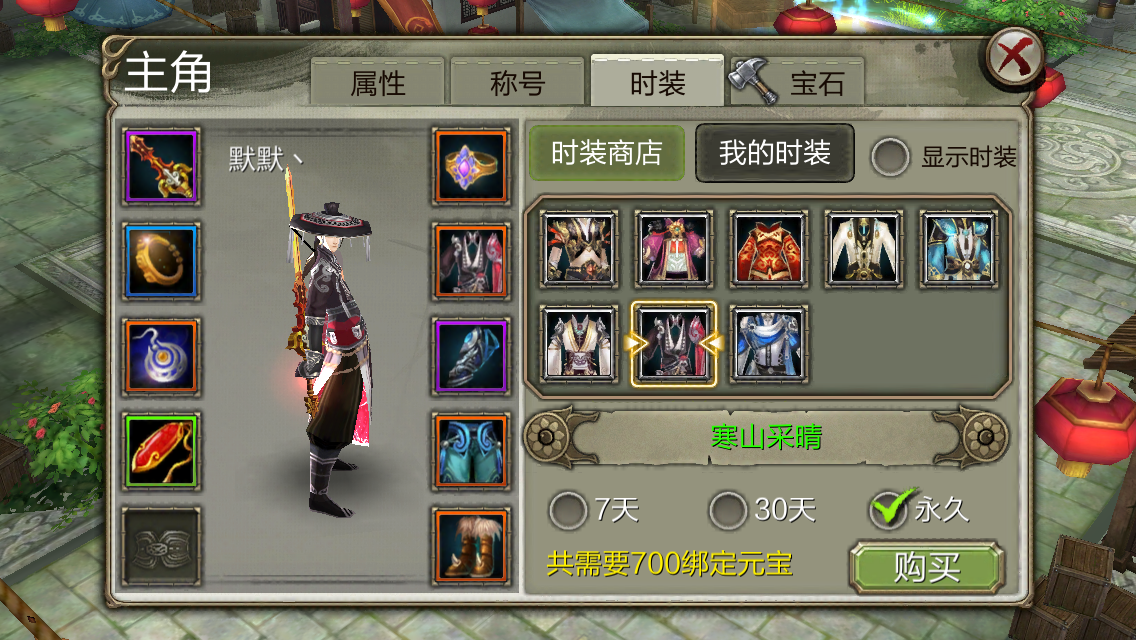
Task: Choose the 30天 duration option
Action: tap(728, 511)
